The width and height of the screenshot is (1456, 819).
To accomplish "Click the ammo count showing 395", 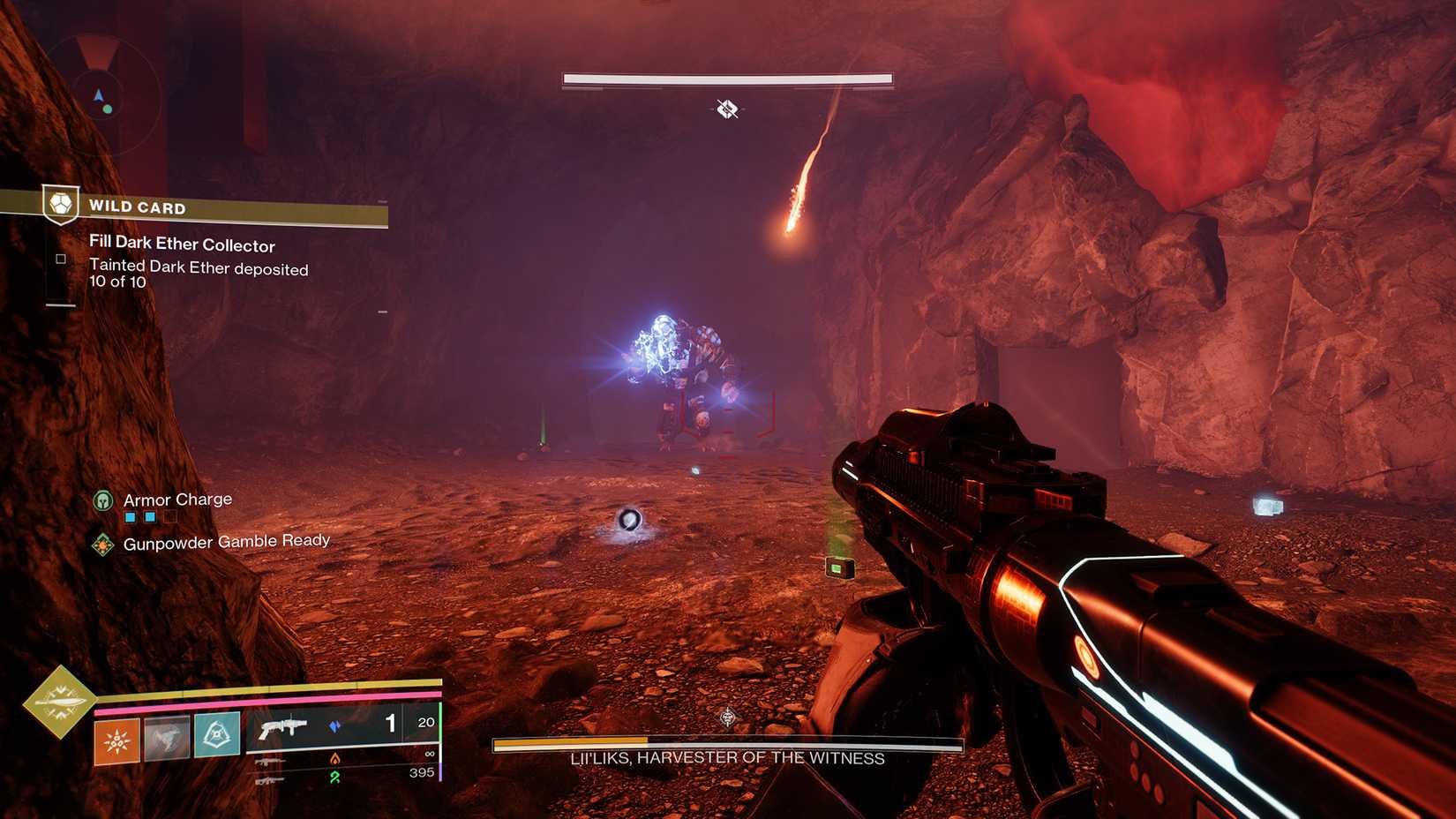I will (422, 772).
